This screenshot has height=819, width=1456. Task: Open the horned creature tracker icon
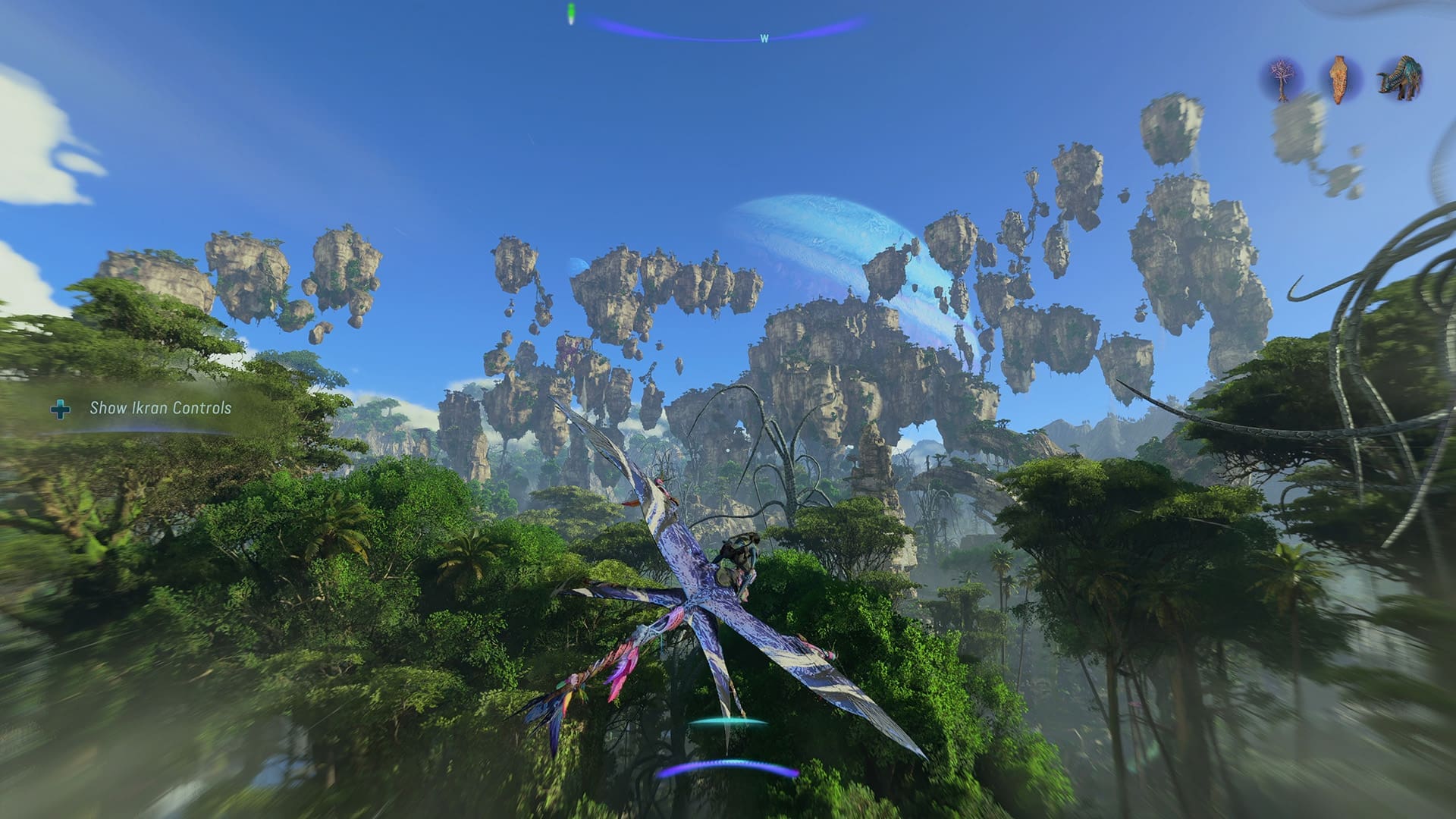1400,78
